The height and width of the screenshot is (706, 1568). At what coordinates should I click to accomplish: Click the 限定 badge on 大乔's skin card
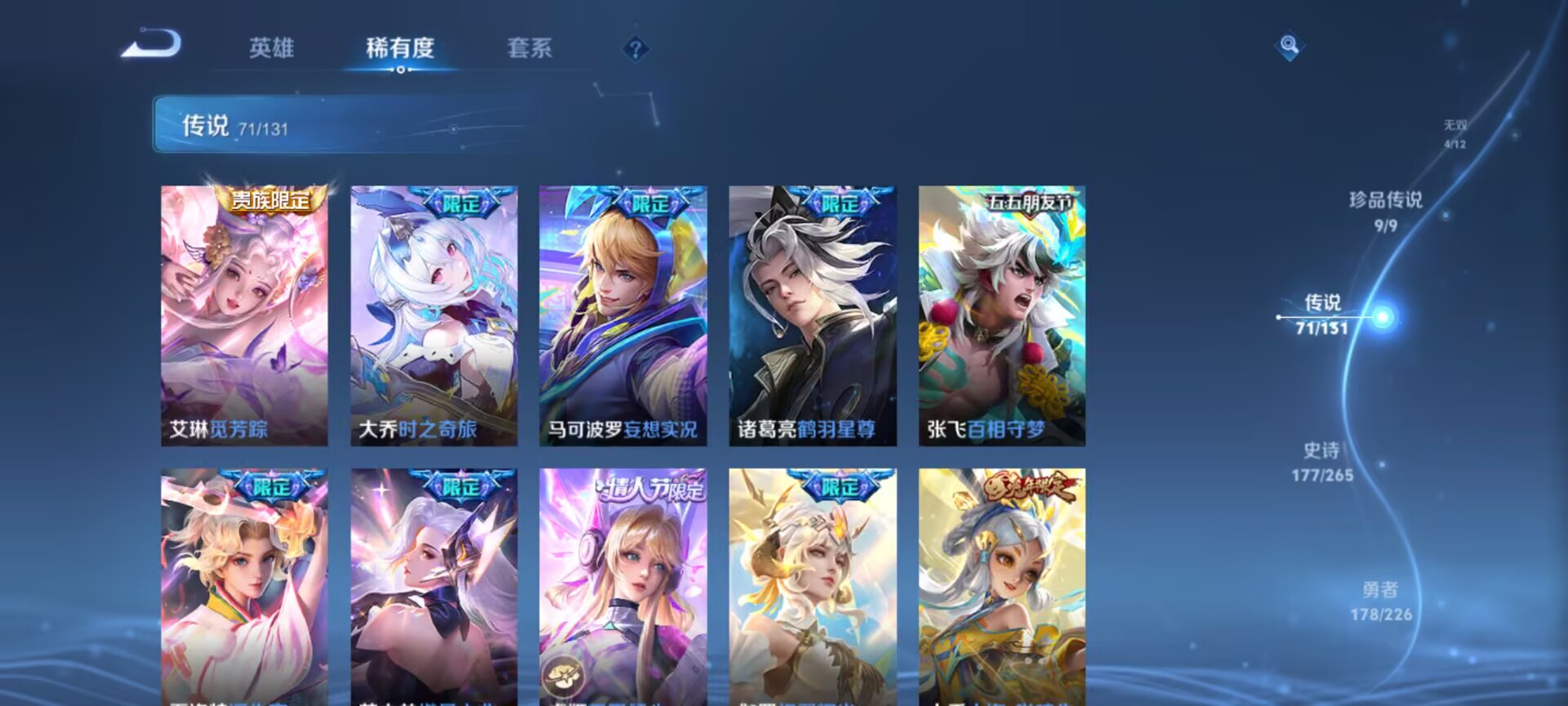coord(463,200)
